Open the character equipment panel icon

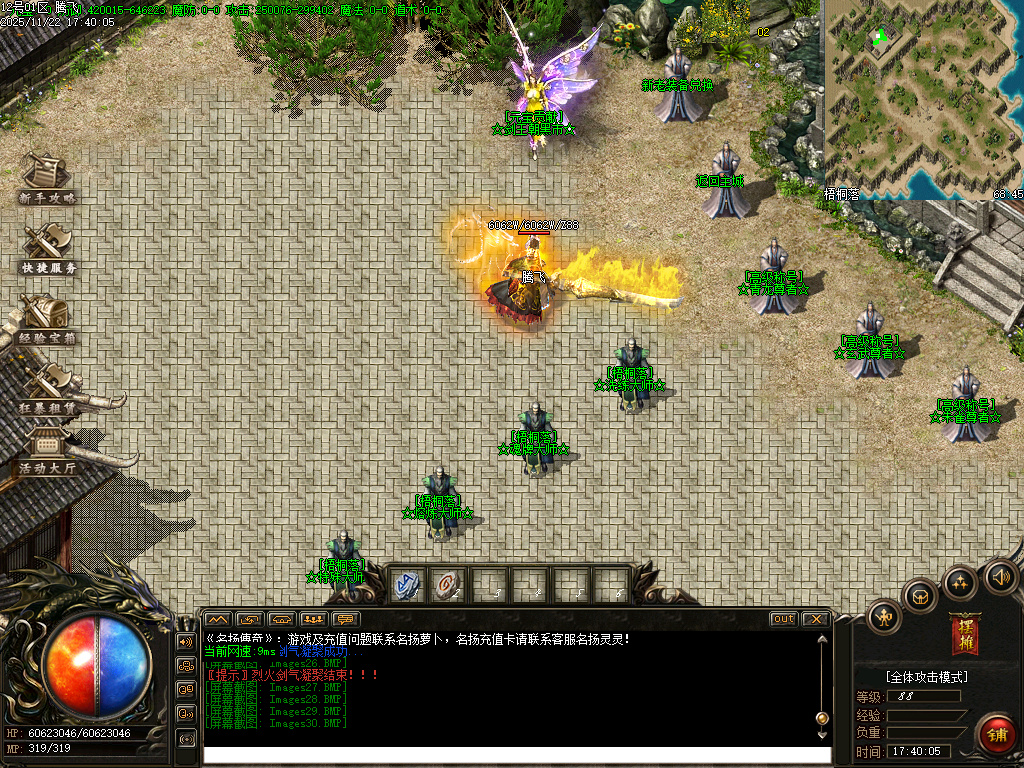click(884, 615)
